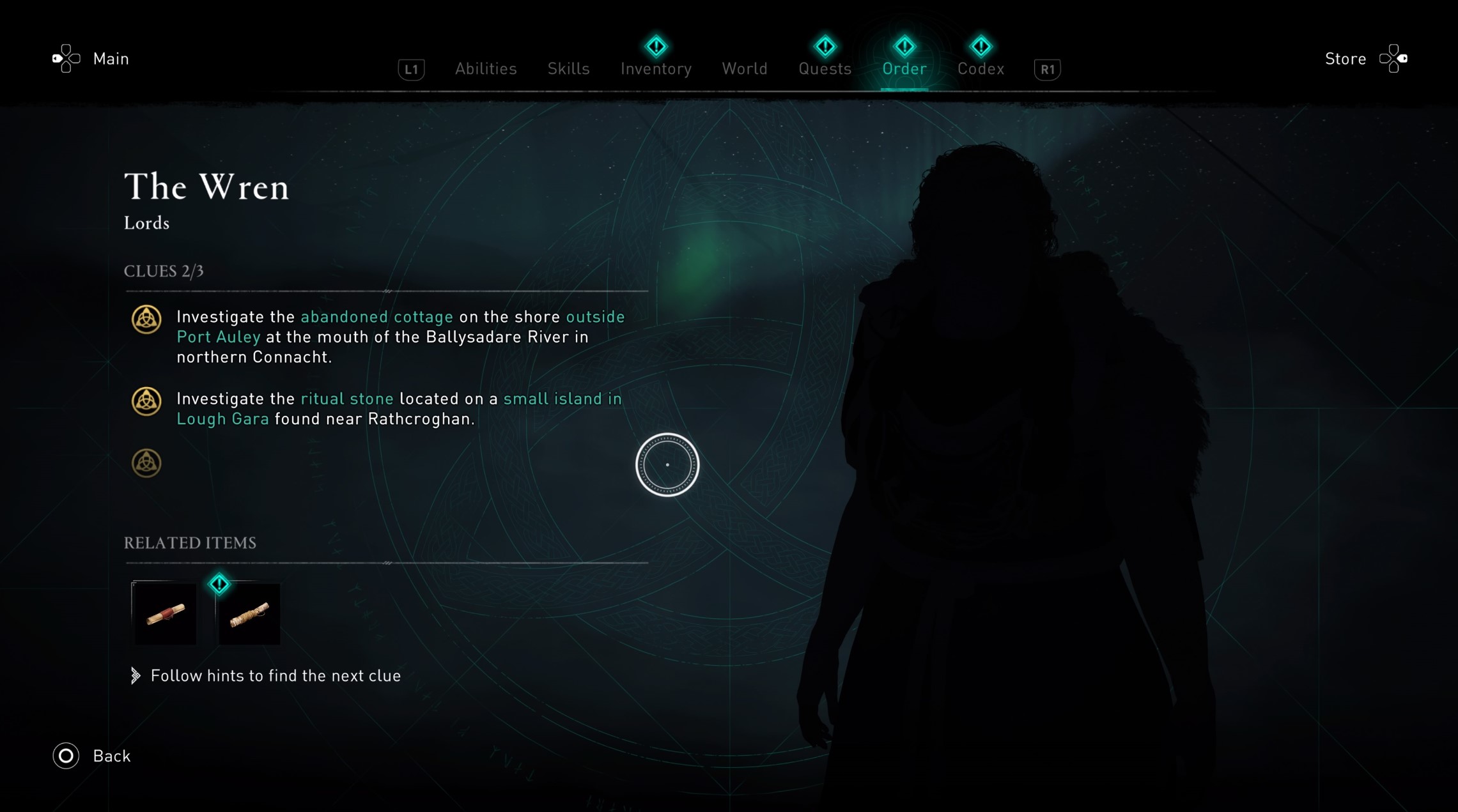Open the Codex tab
The height and width of the screenshot is (812, 1458).
pos(981,68)
